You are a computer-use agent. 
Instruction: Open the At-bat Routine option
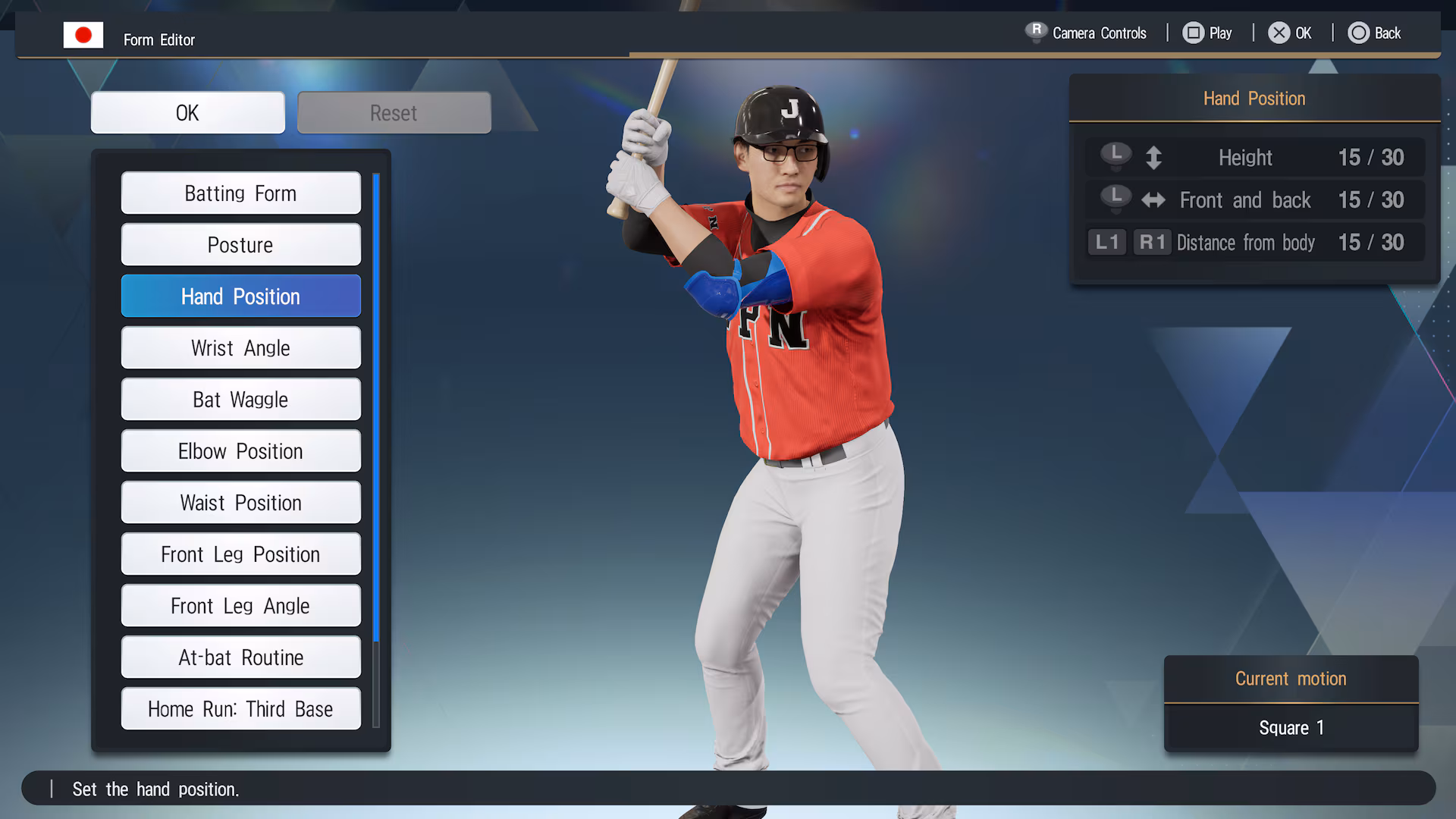coord(240,657)
